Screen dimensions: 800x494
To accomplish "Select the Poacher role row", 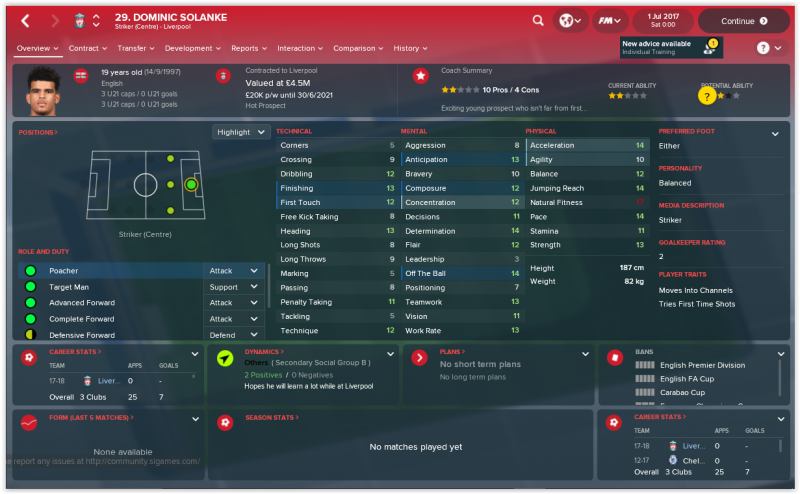I will [x=110, y=271].
